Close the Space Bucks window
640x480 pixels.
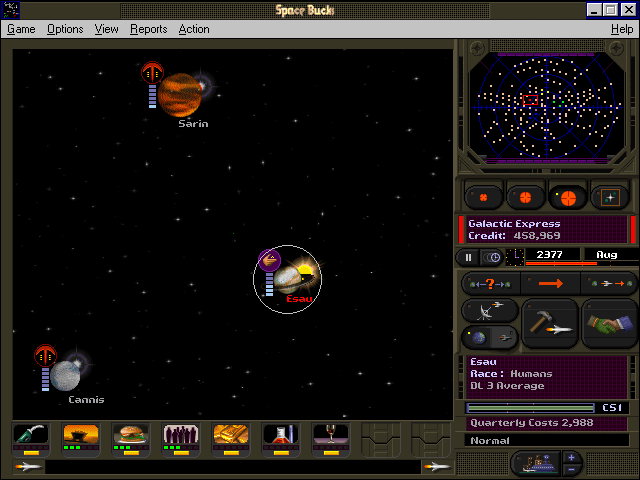628,9
